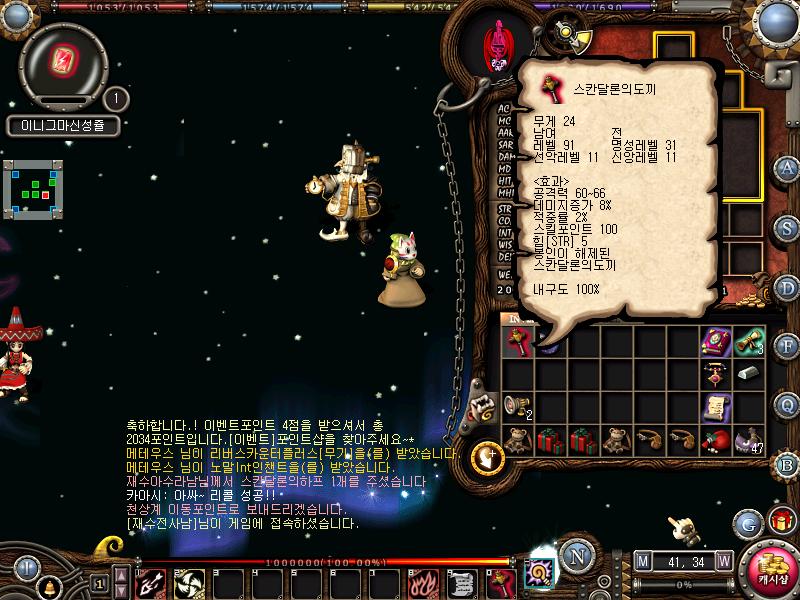Select the magenta spellbook in the inventory
The height and width of the screenshot is (600, 800).
coord(714,342)
